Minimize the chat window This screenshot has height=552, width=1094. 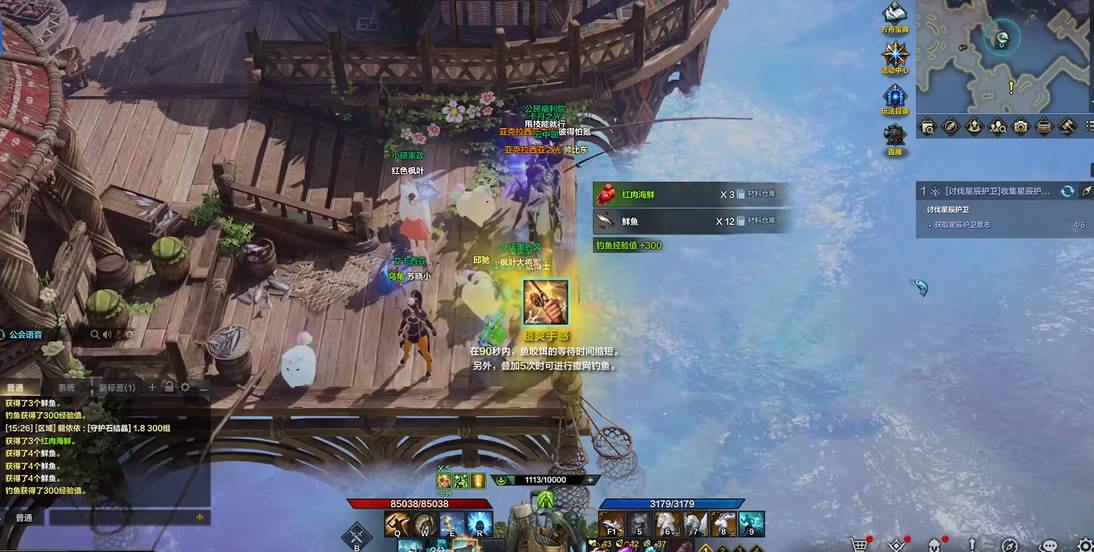pos(202,387)
